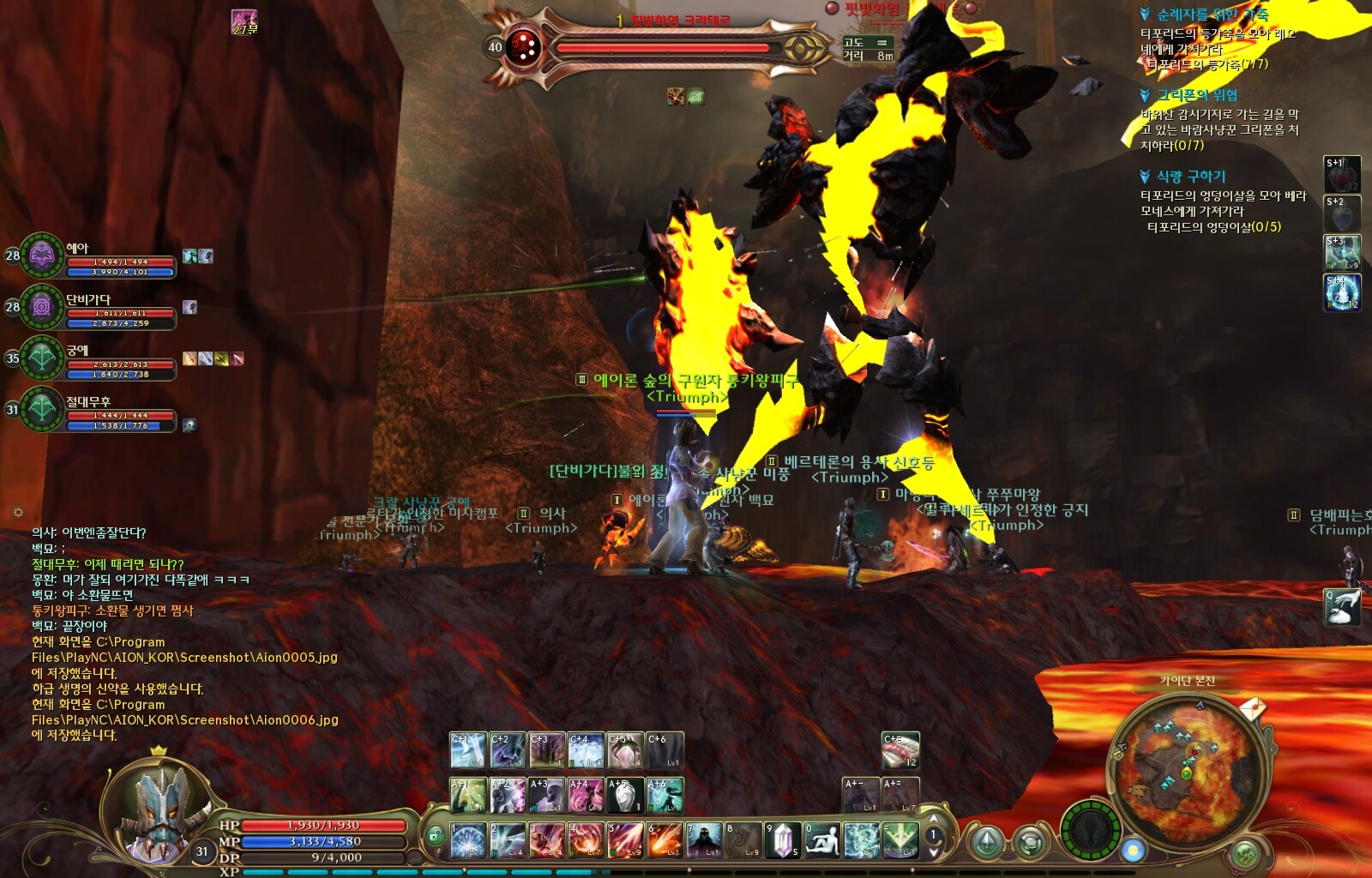The width and height of the screenshot is (1372, 878).
Task: Use the resting pose skill in slot 0
Action: [822, 840]
